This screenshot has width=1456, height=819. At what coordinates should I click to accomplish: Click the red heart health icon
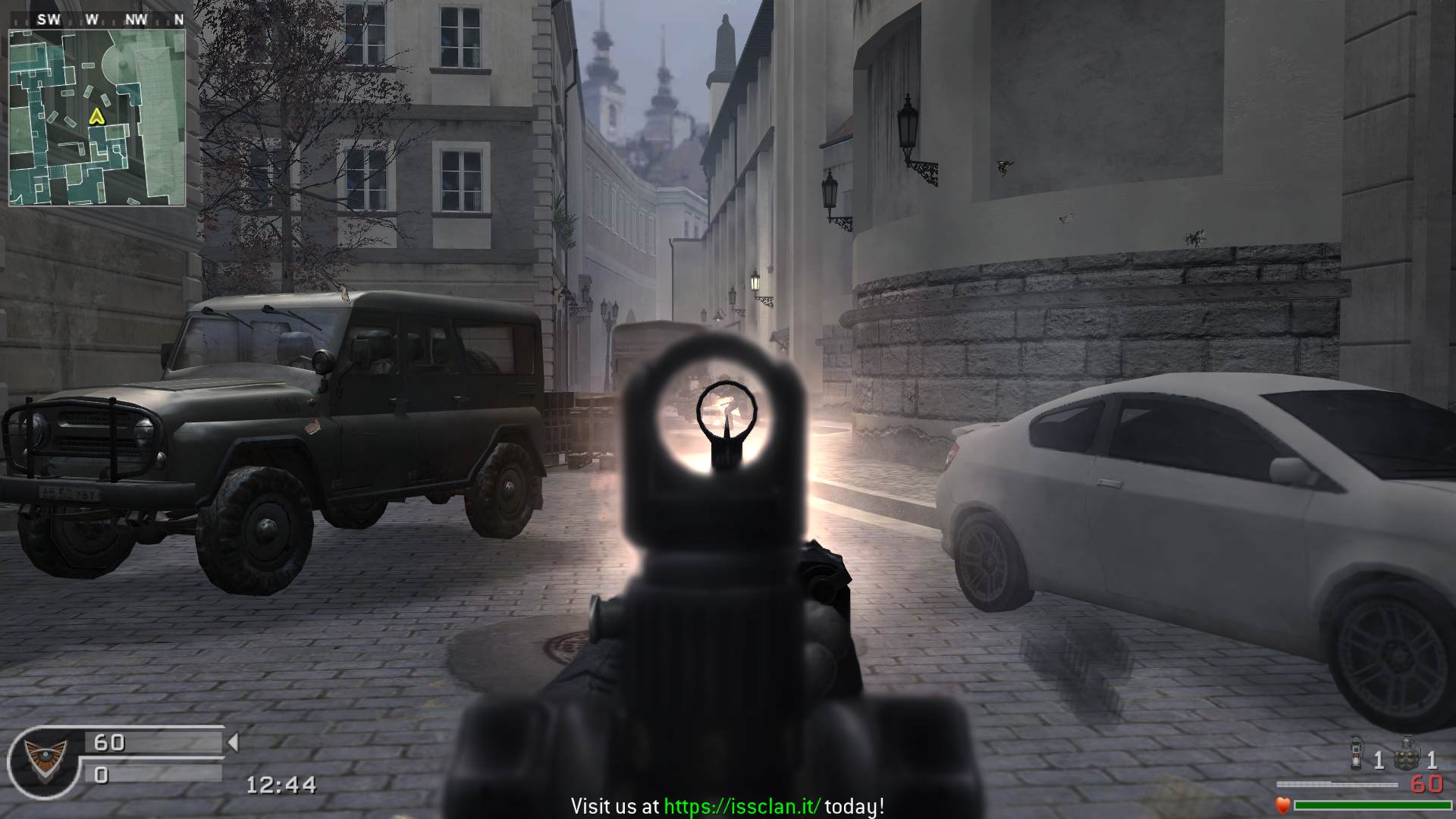(1282, 805)
